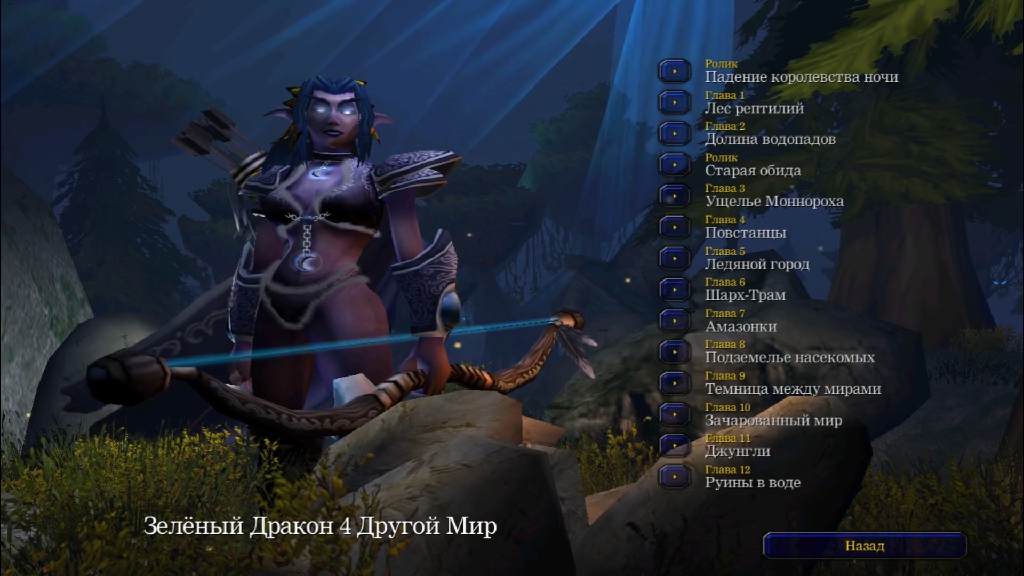Play the cinematic Падение королевства ночи

[675, 71]
